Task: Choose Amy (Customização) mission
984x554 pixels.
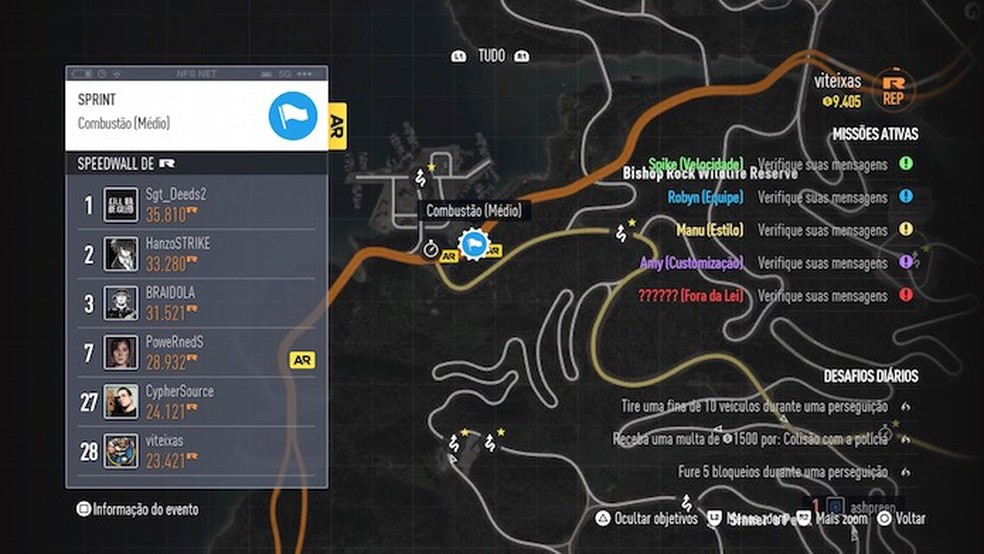Action: coord(692,263)
